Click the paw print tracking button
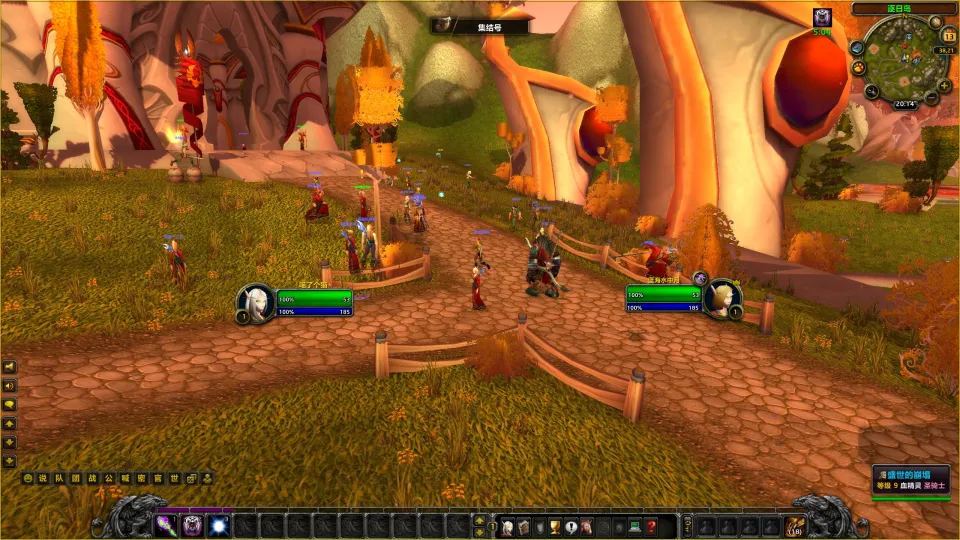 pyautogui.click(x=857, y=67)
